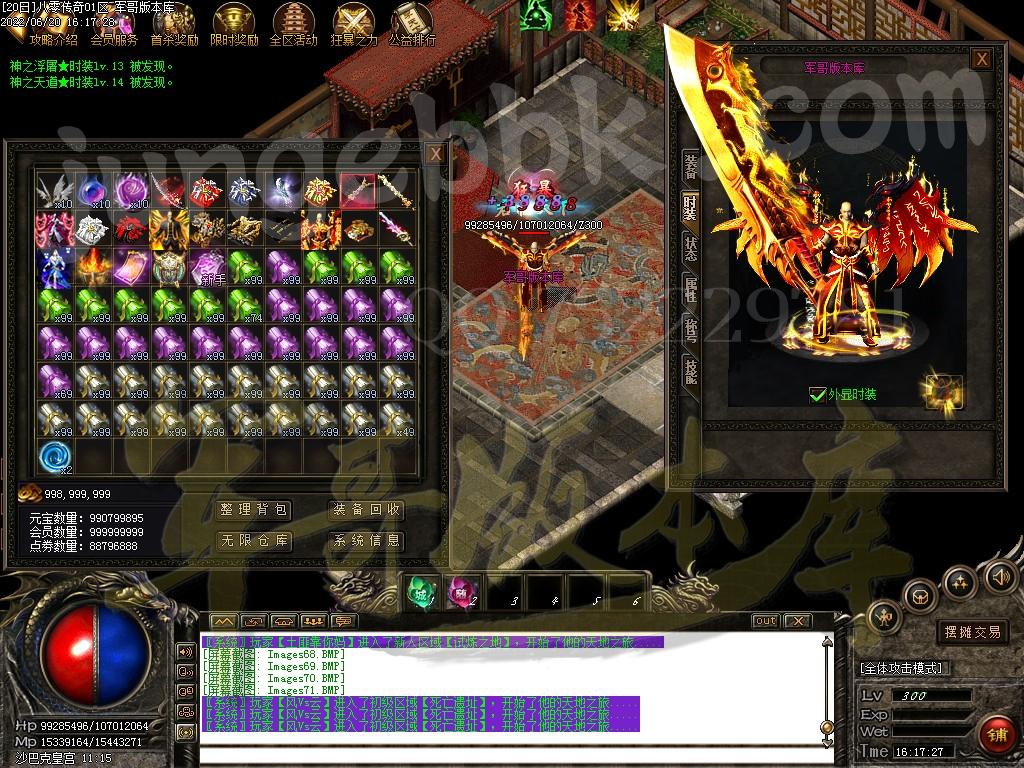The height and width of the screenshot is (768, 1024).
Task: Close the character fashion panel
Action: (982, 59)
